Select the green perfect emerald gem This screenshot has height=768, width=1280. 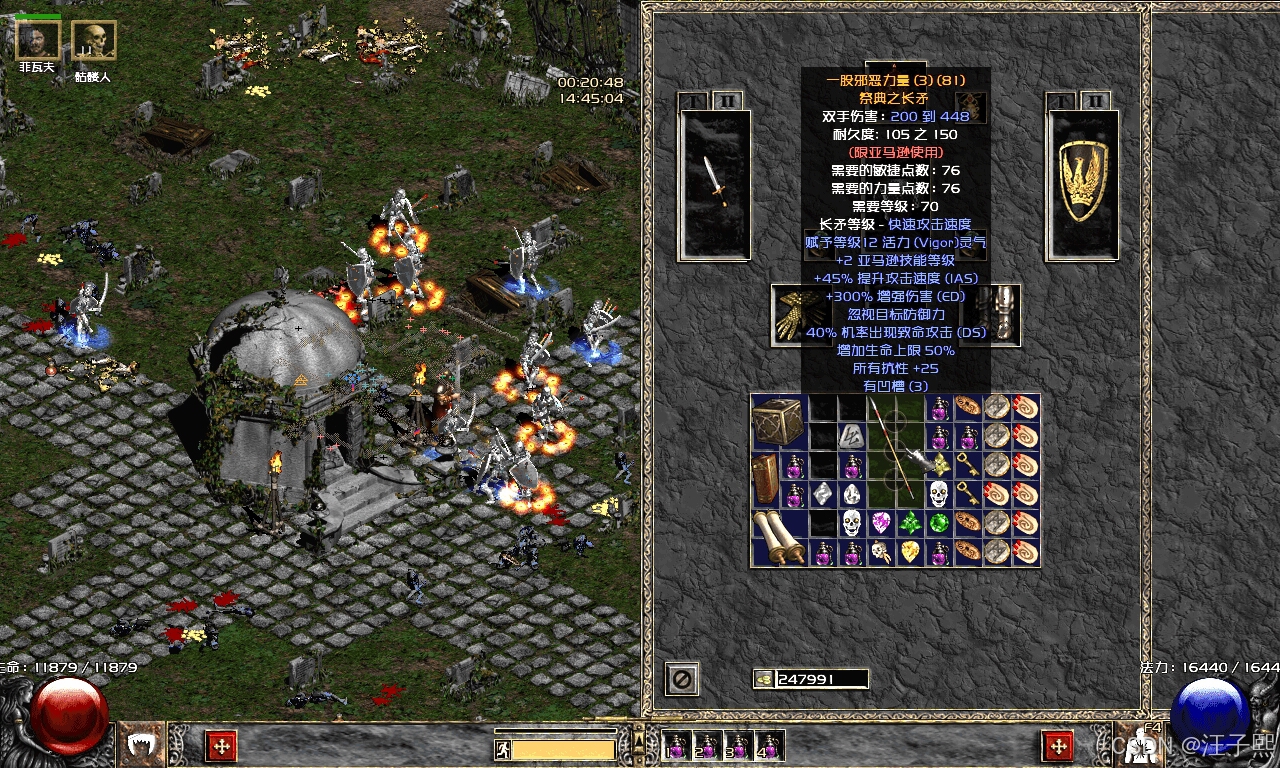point(937,522)
